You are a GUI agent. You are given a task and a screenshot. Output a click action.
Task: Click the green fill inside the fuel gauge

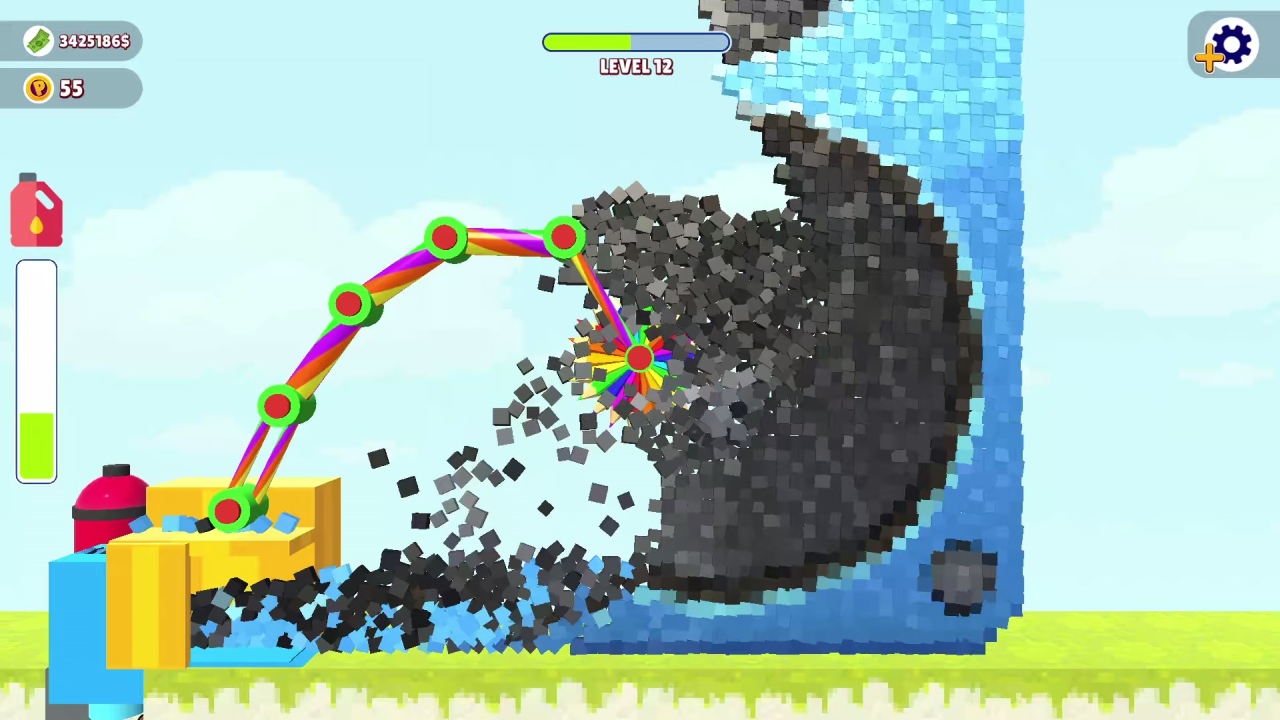[x=36, y=445]
